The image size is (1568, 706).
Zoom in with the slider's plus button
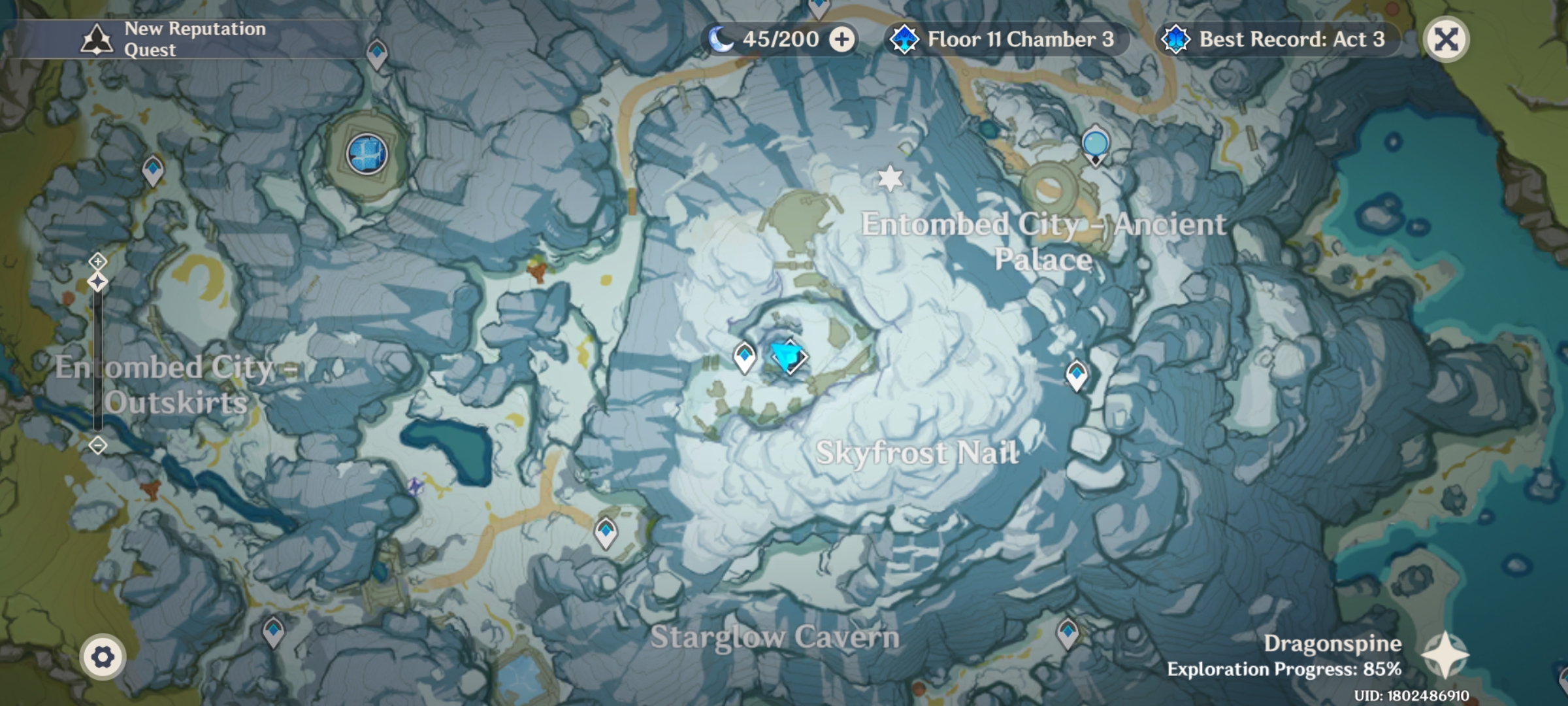[x=98, y=261]
